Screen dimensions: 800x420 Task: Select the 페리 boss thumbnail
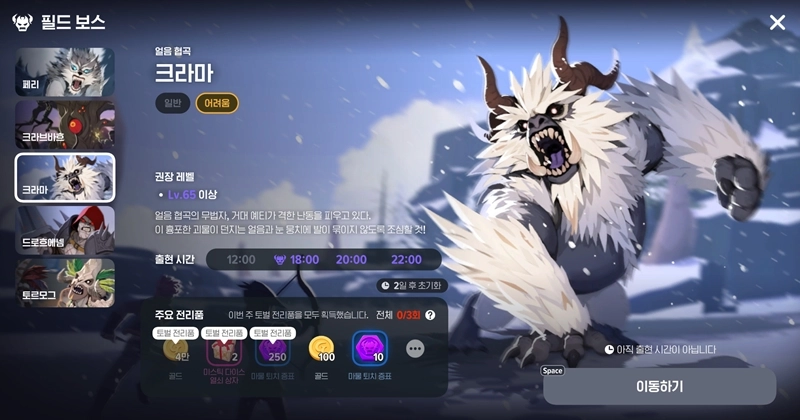(x=65, y=72)
